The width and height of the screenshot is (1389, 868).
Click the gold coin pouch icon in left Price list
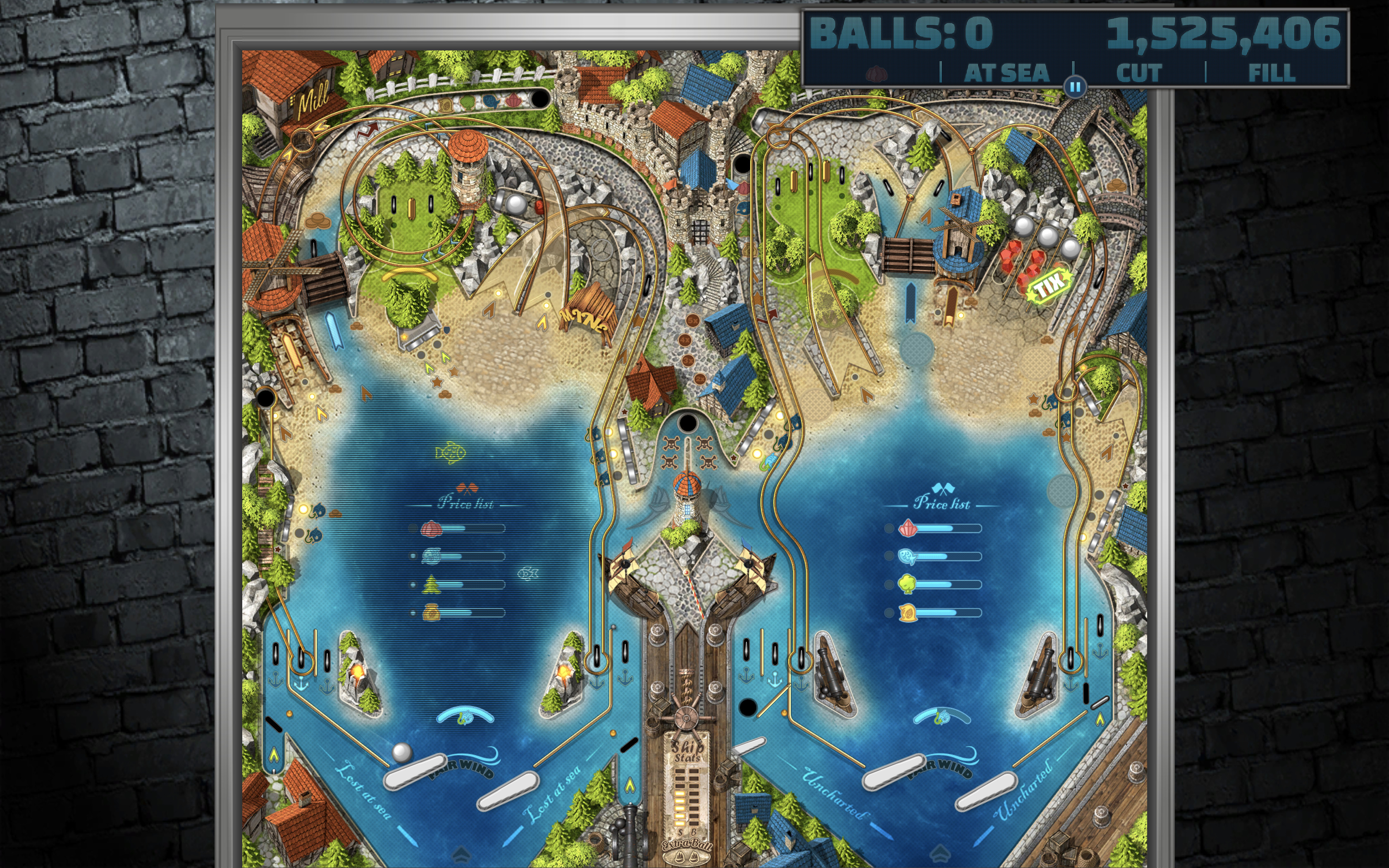coord(432,613)
